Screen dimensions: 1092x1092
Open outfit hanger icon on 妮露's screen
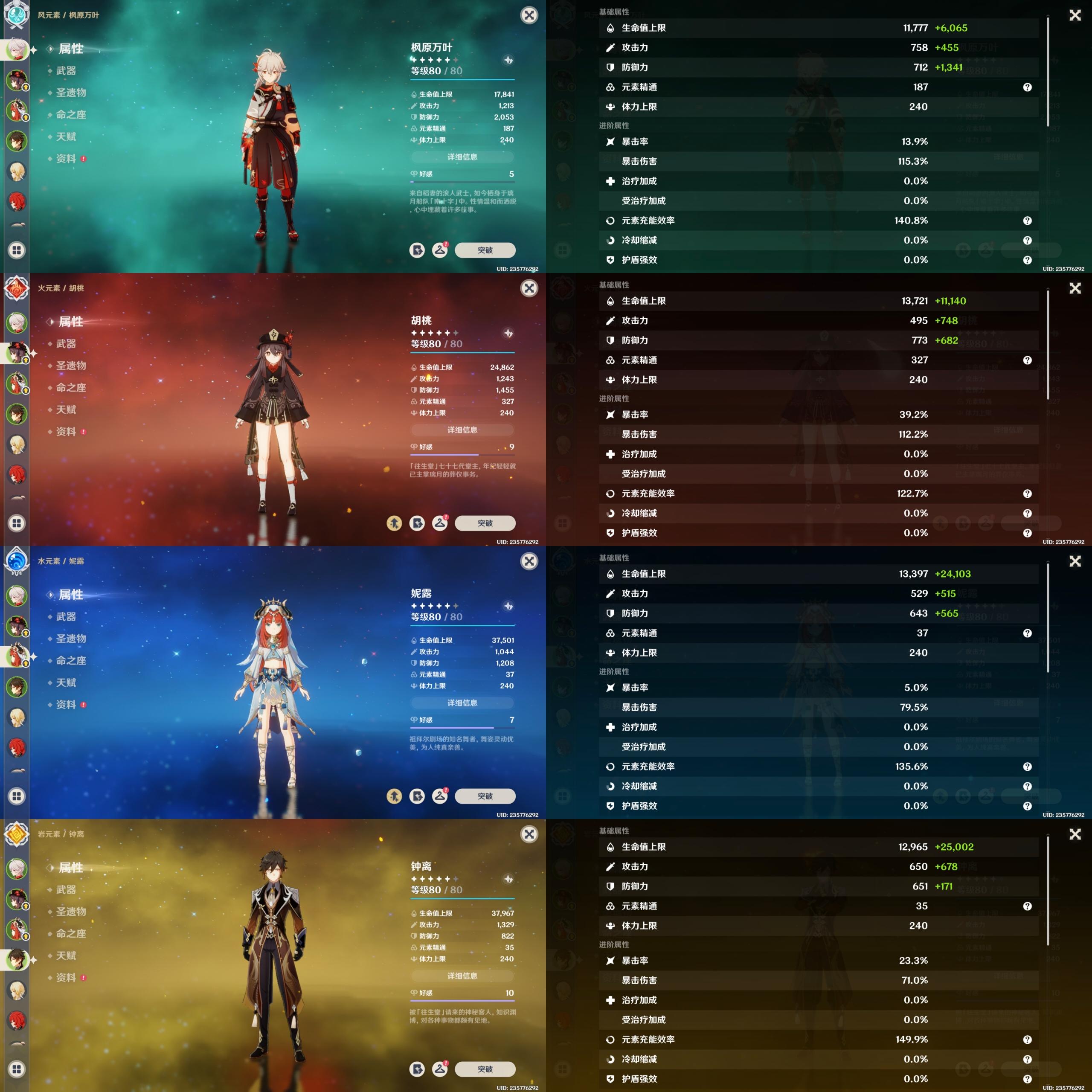click(x=440, y=796)
